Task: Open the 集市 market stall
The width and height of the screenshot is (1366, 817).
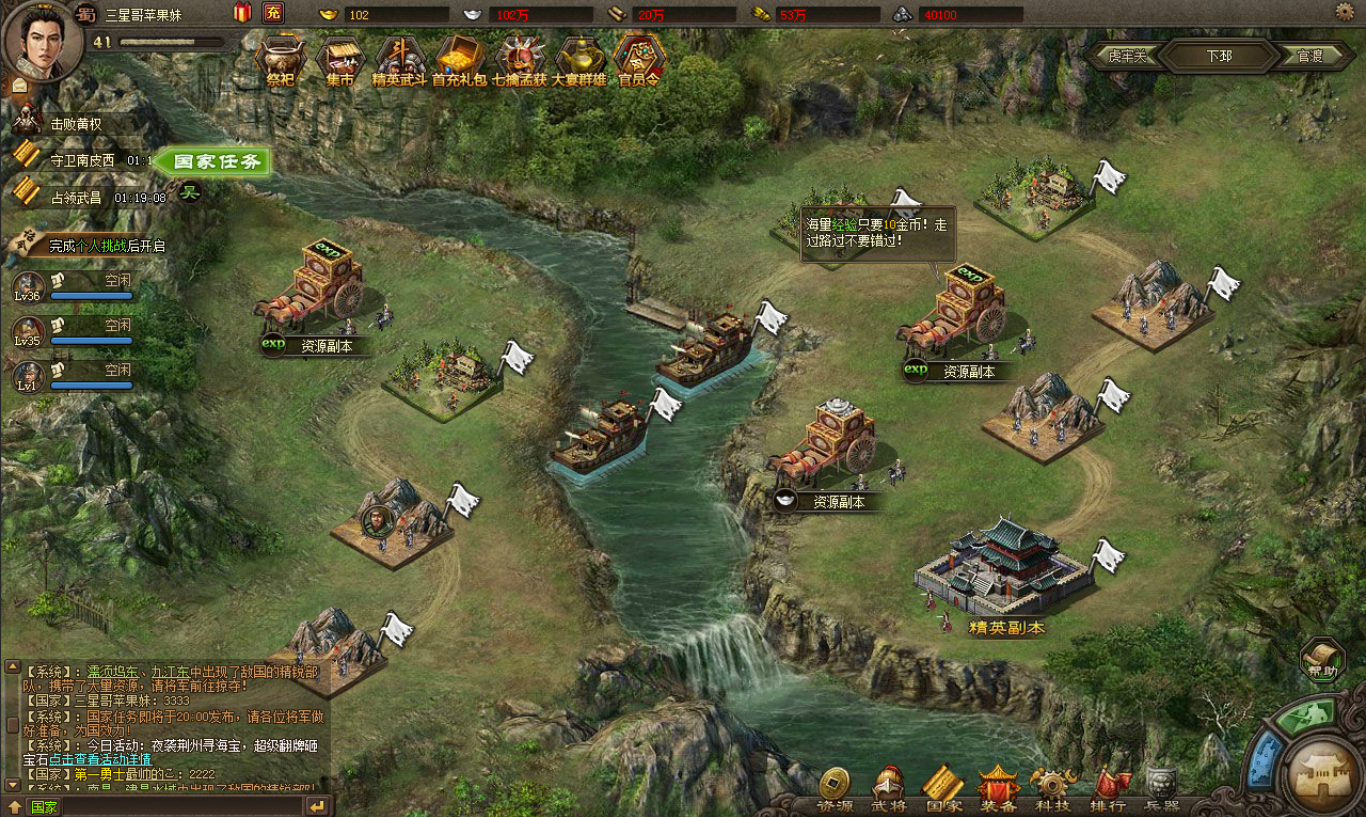Action: (x=340, y=60)
